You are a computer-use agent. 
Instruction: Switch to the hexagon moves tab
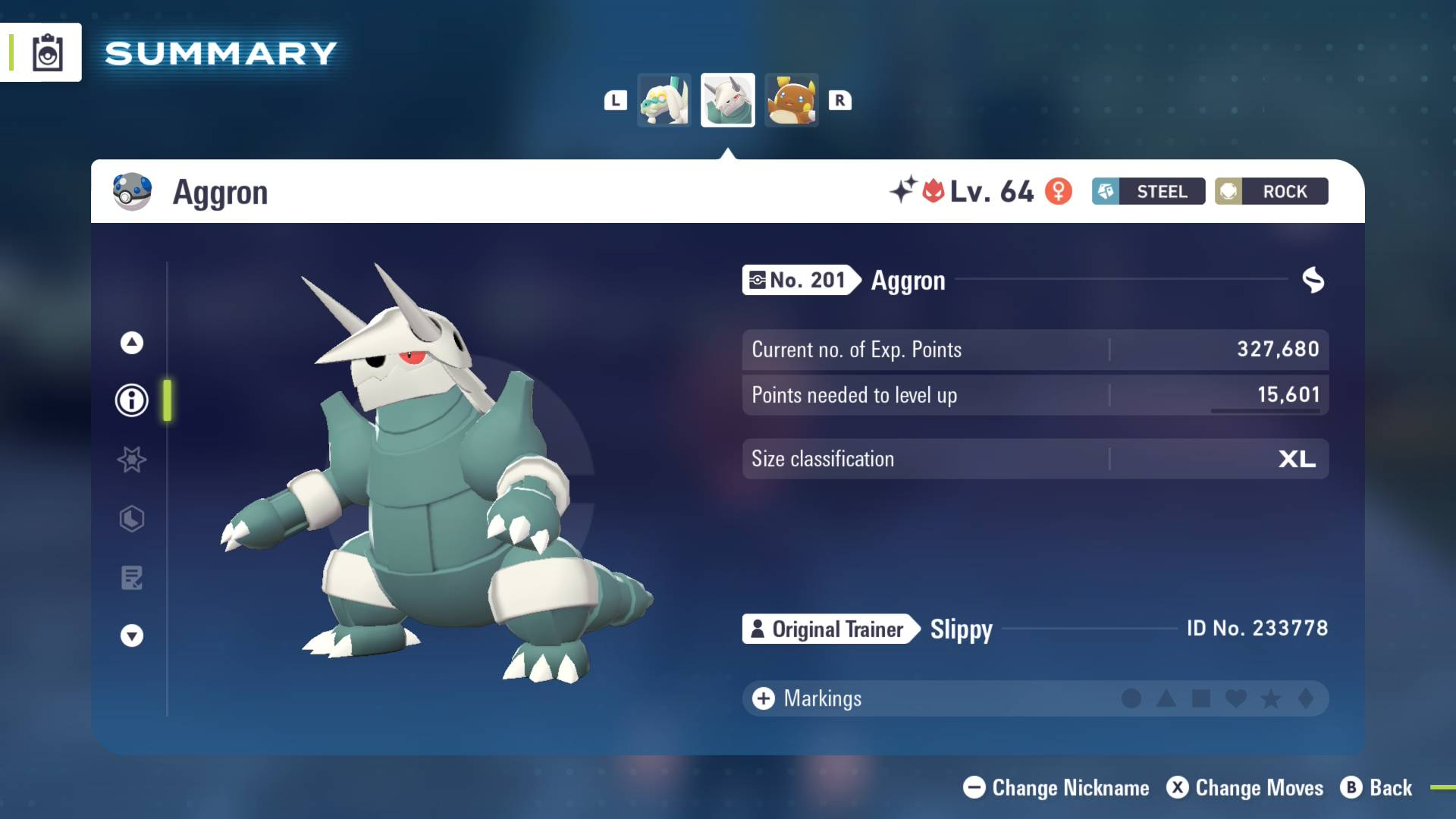click(x=132, y=519)
